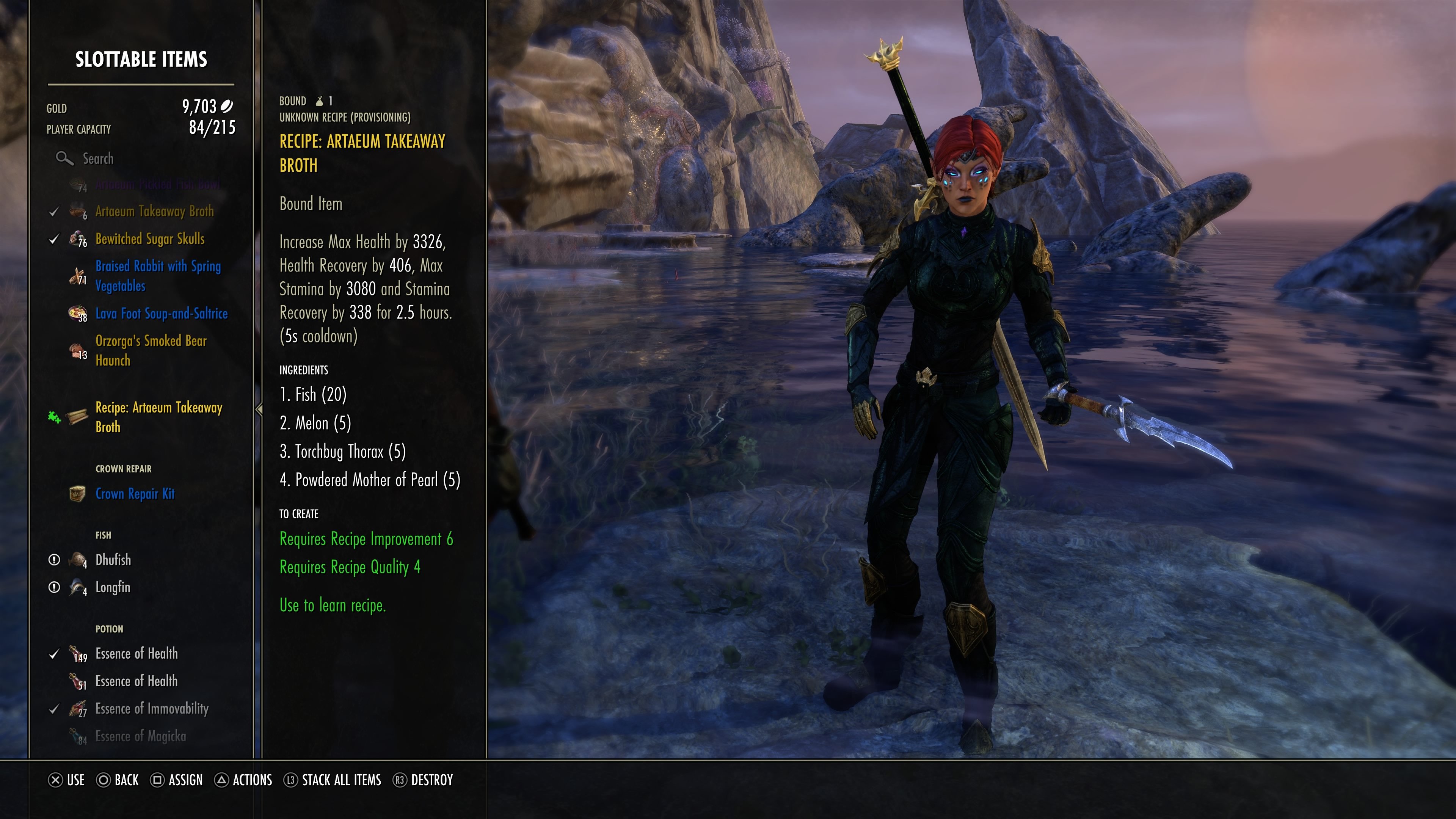Screen dimensions: 1456x819
Task: Select the 51-stack Essence of Health
Action: click(x=136, y=682)
